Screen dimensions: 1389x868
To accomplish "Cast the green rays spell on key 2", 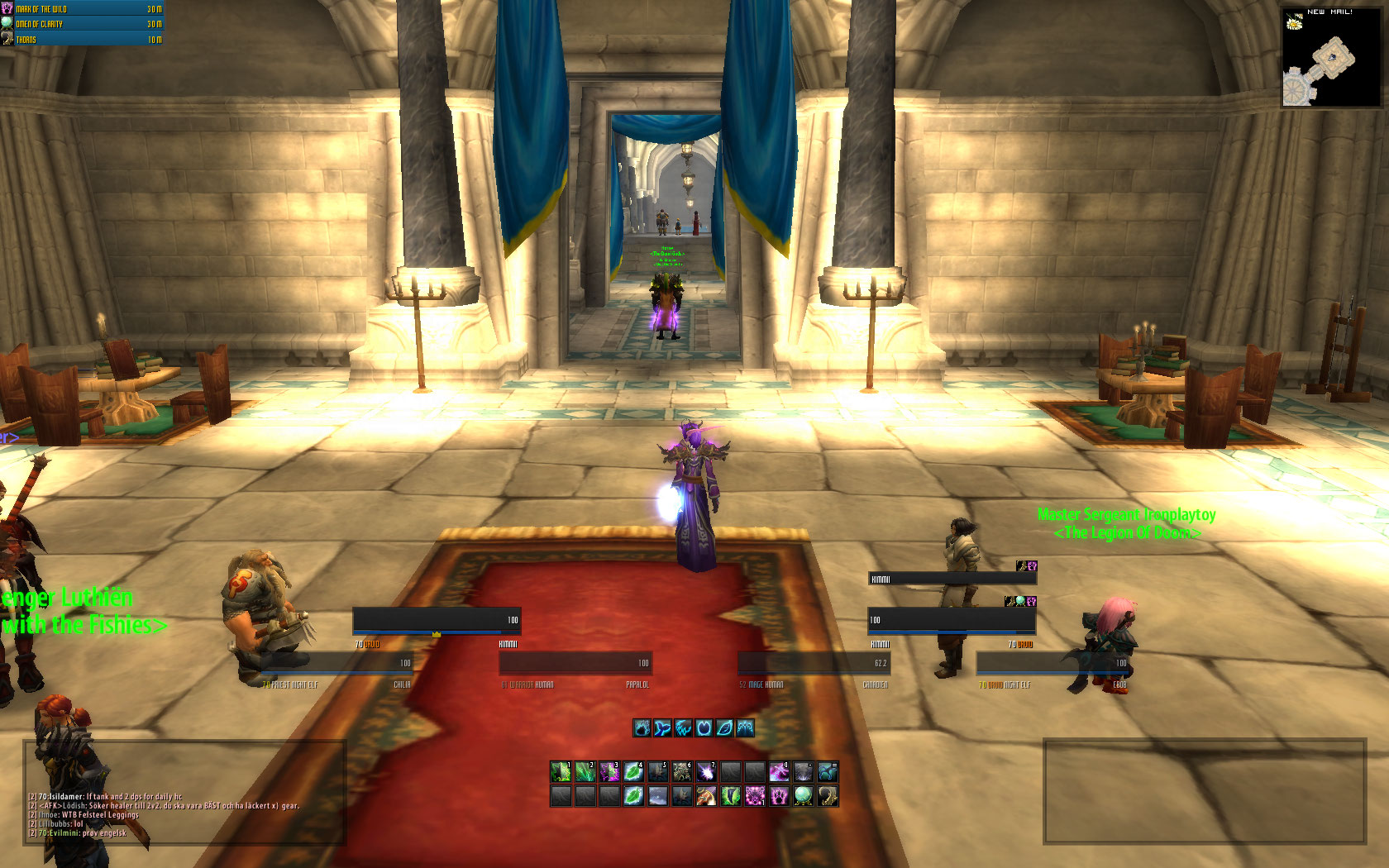I will click(585, 771).
